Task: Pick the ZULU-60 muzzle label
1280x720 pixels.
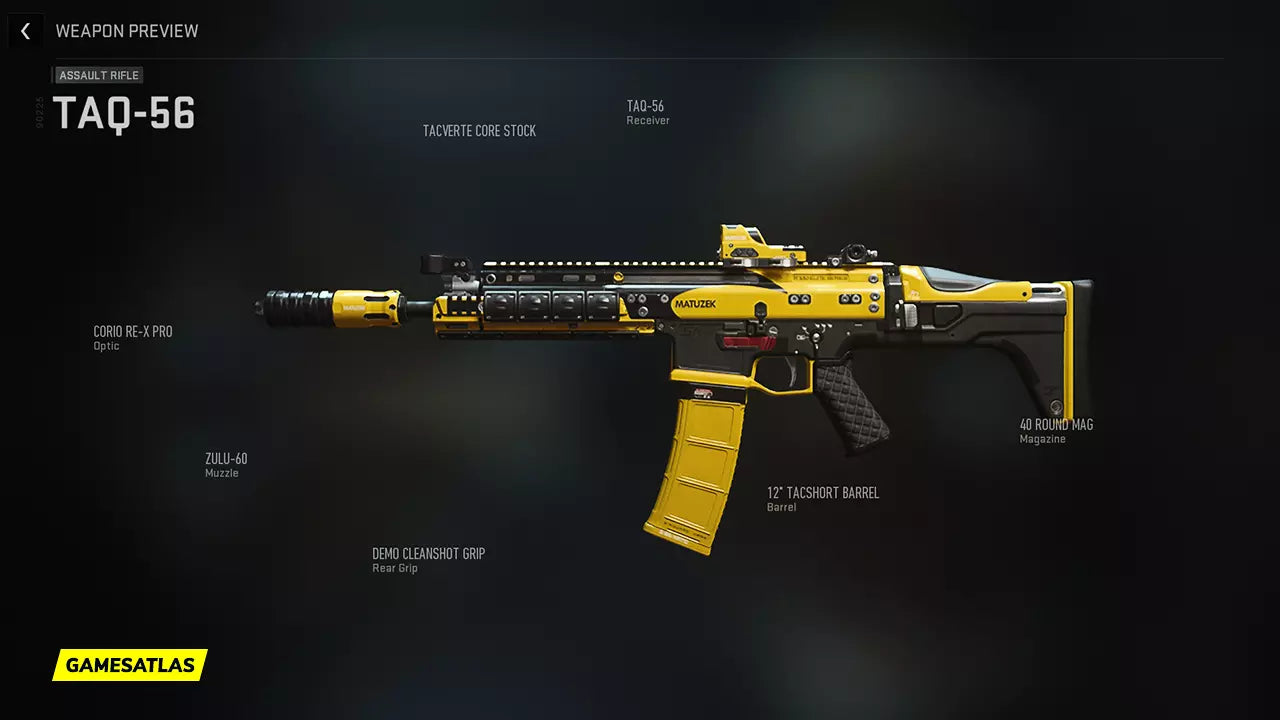Action: pos(226,464)
